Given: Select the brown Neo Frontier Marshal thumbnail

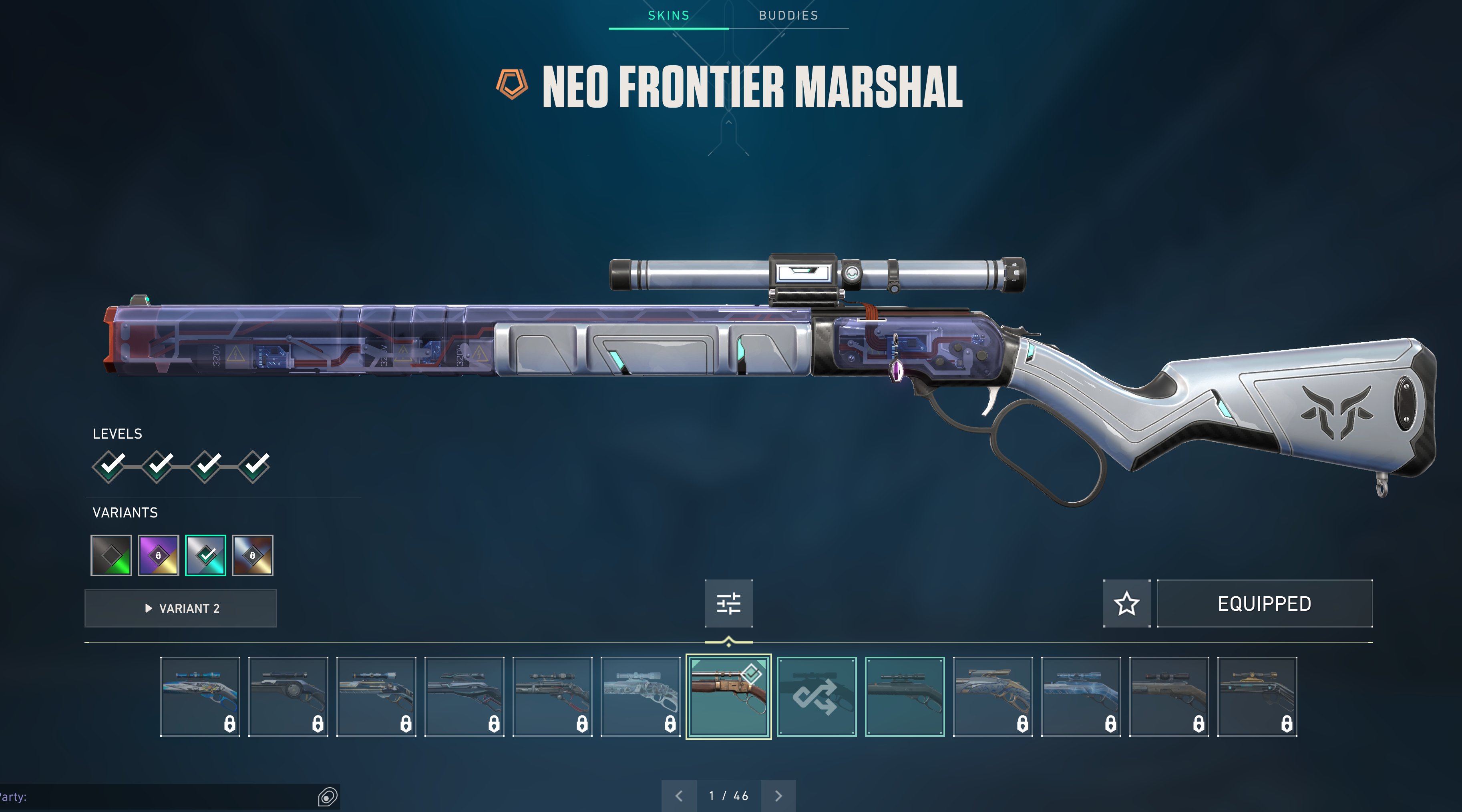Looking at the screenshot, I should pos(729,696).
